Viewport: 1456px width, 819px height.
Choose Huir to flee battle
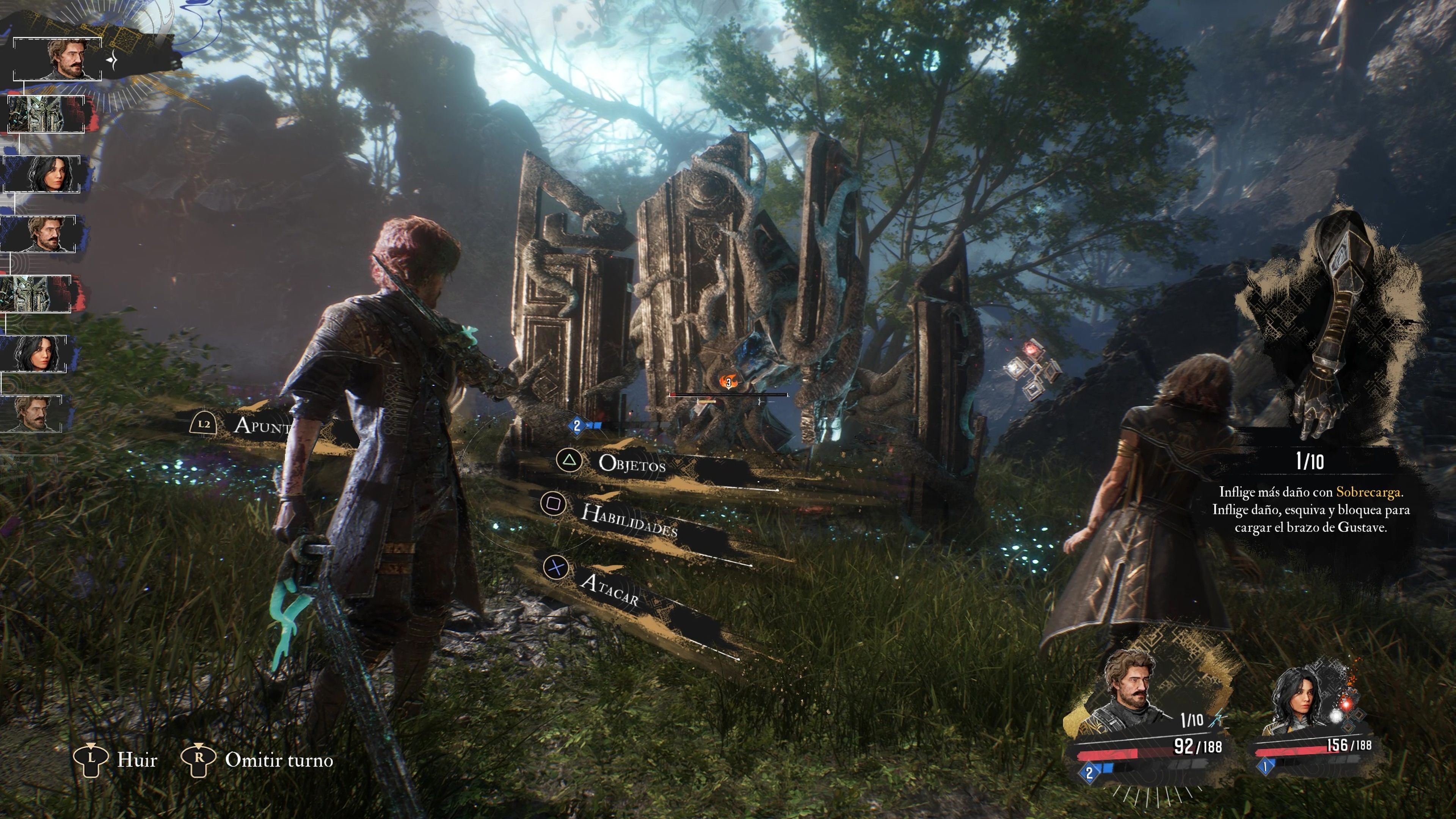point(136,760)
